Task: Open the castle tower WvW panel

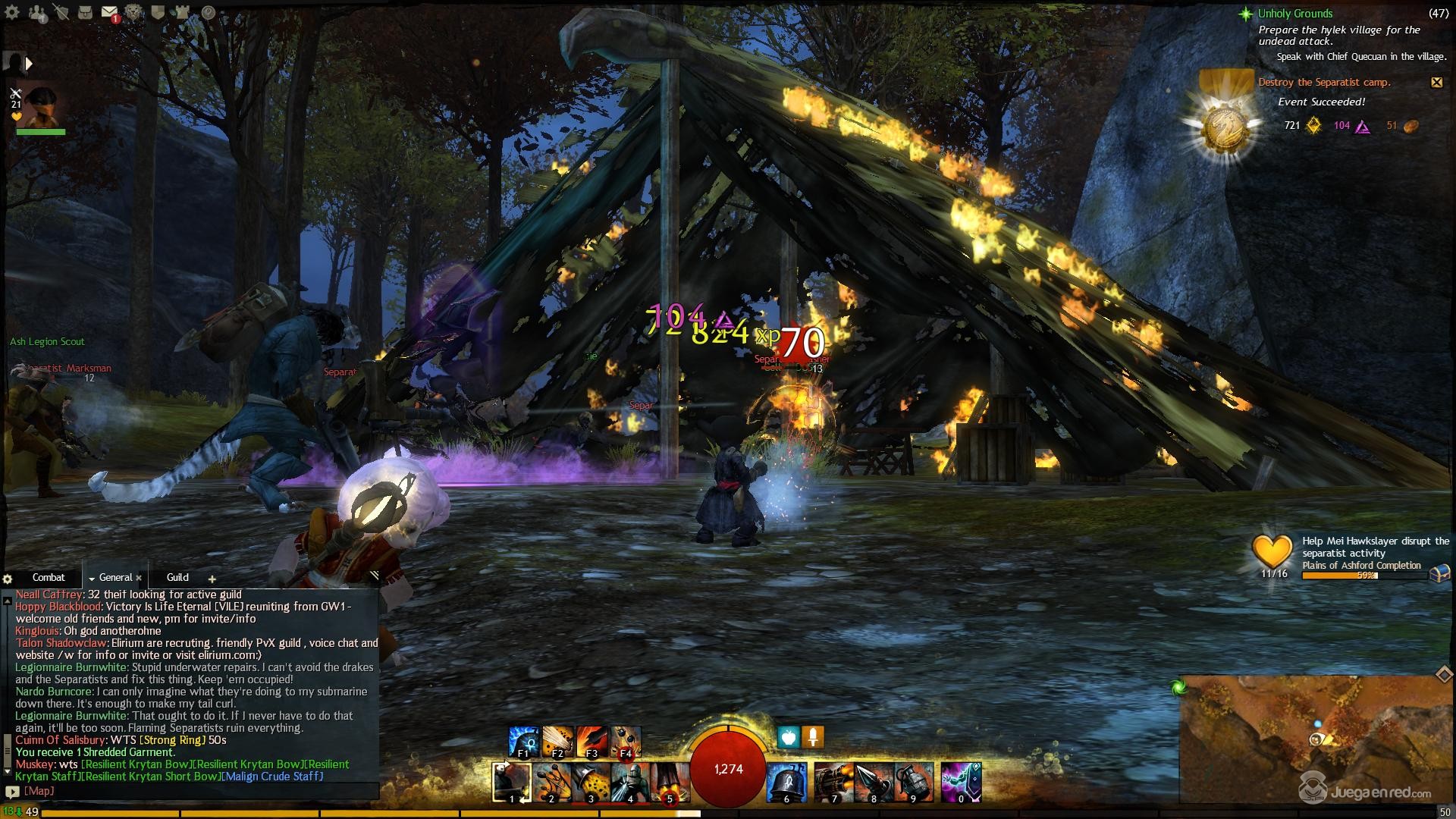Action: click(182, 12)
